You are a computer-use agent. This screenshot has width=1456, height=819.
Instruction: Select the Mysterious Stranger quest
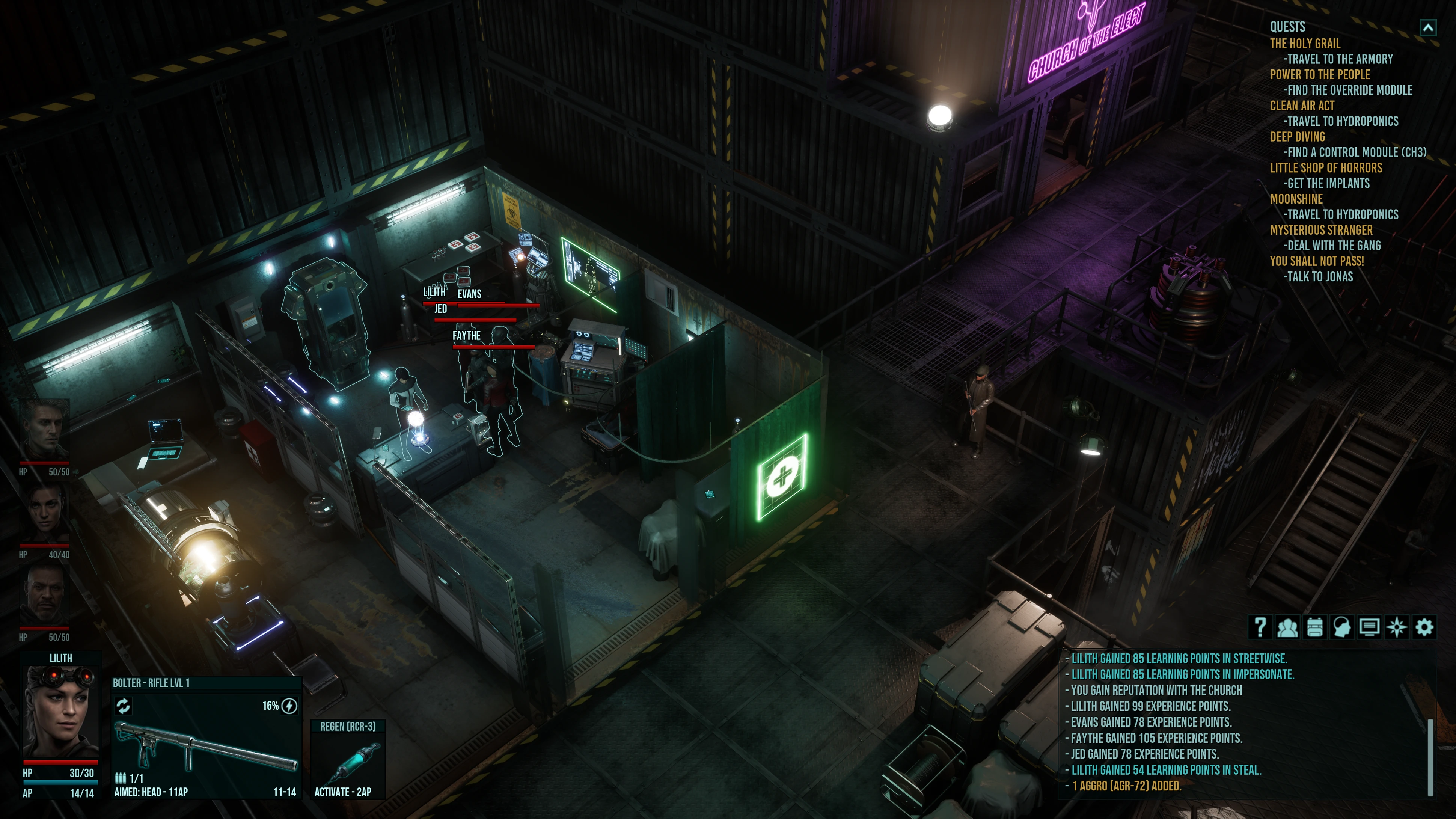(x=1321, y=230)
